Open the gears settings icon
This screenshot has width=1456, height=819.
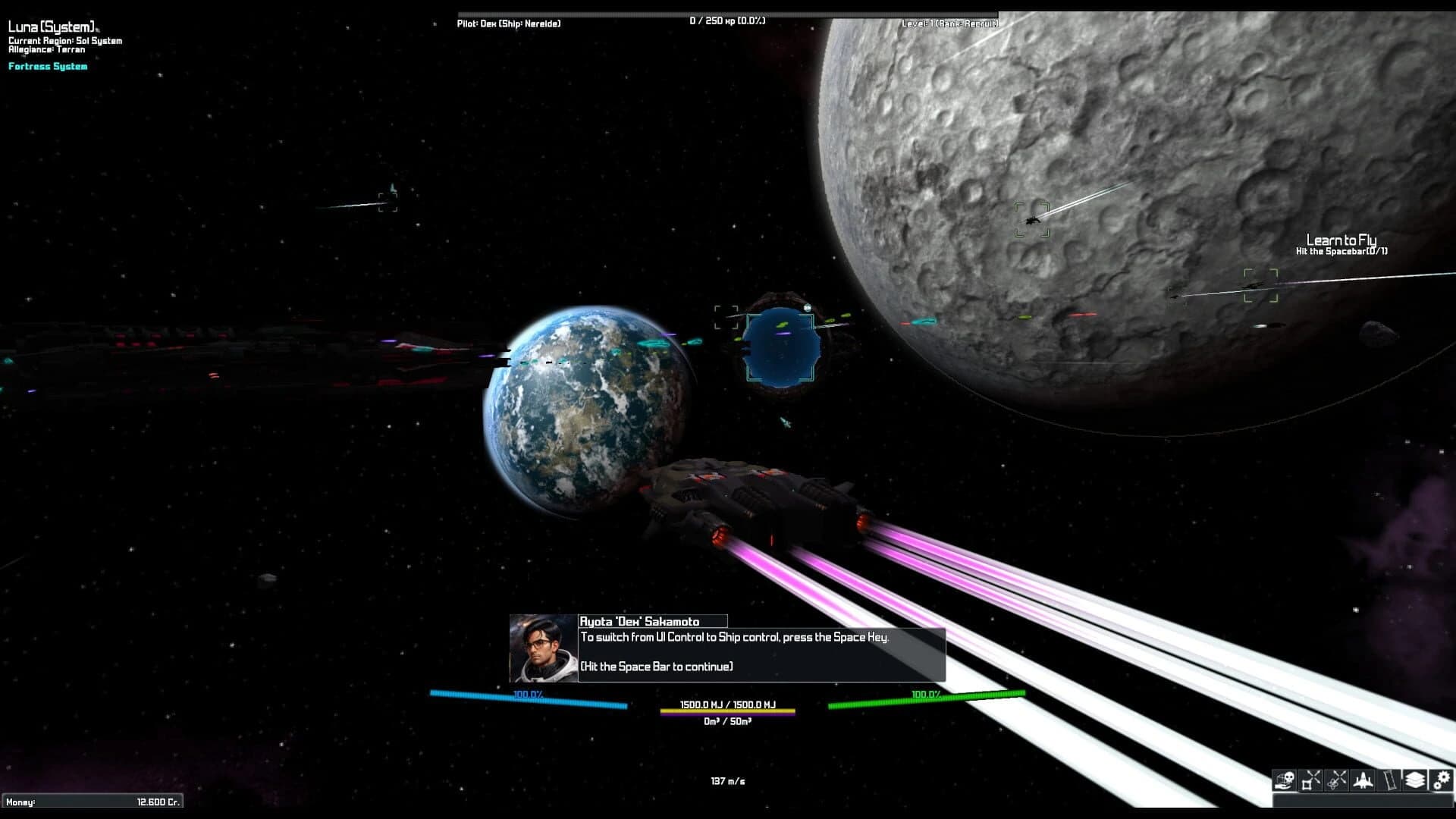(1441, 780)
